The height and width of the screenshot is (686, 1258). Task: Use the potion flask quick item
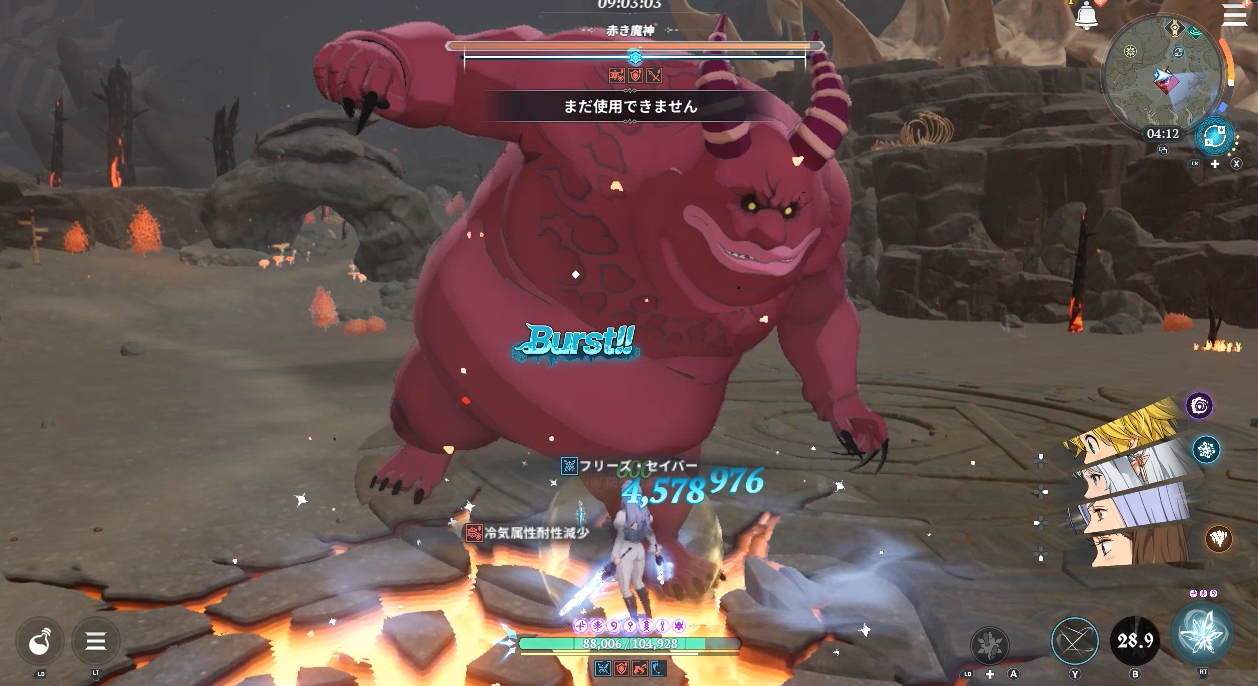point(40,641)
